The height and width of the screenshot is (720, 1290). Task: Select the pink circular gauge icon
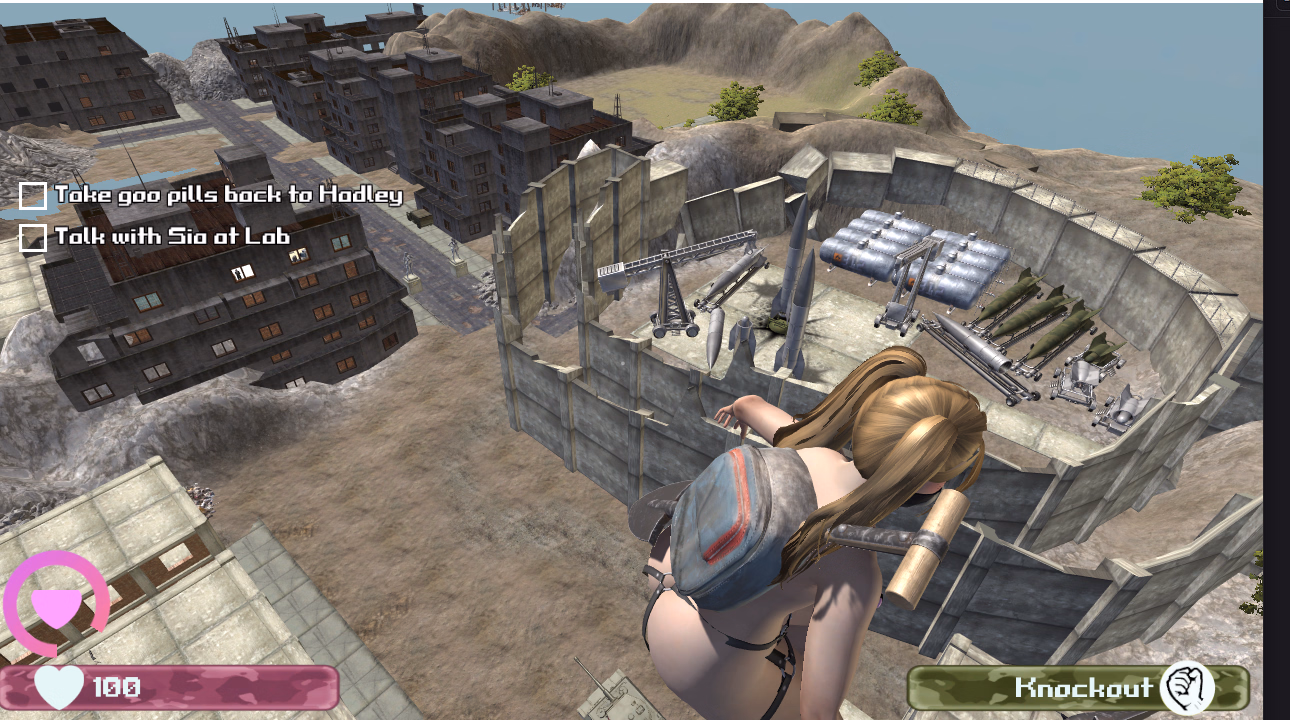(56, 604)
